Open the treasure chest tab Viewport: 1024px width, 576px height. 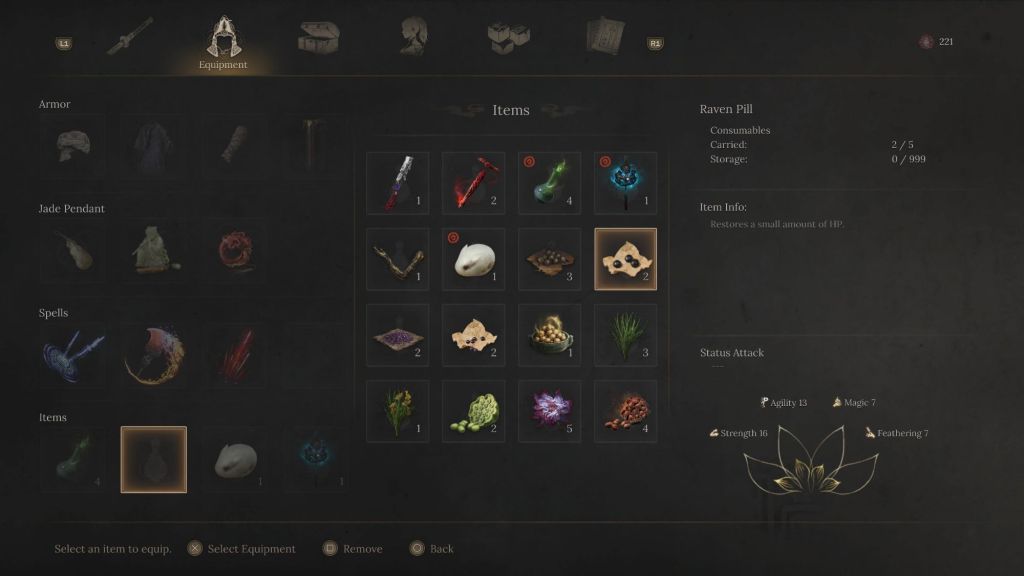click(x=318, y=37)
